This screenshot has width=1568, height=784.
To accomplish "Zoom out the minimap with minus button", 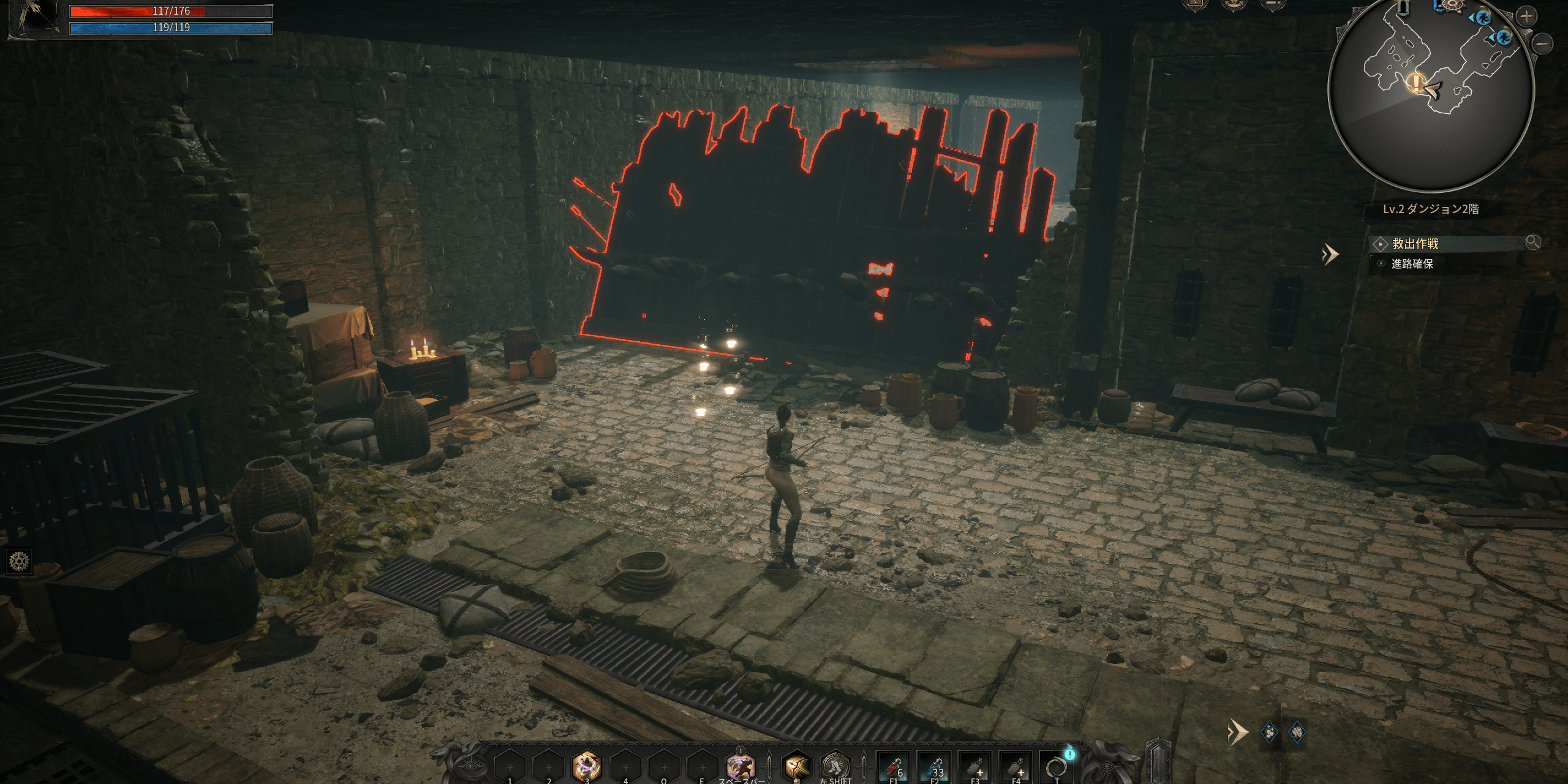I will [1543, 44].
